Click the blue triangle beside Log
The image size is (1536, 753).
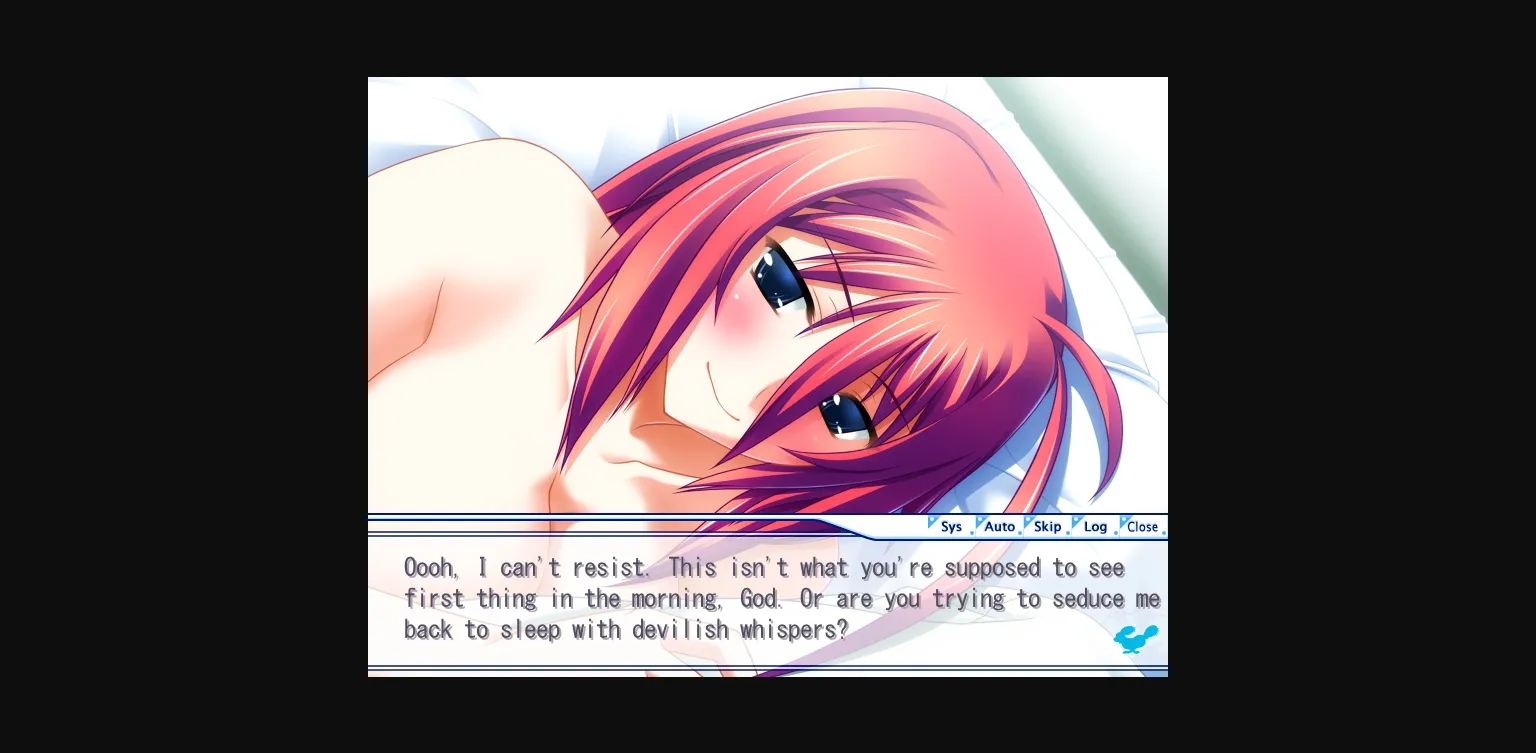tap(1076, 522)
